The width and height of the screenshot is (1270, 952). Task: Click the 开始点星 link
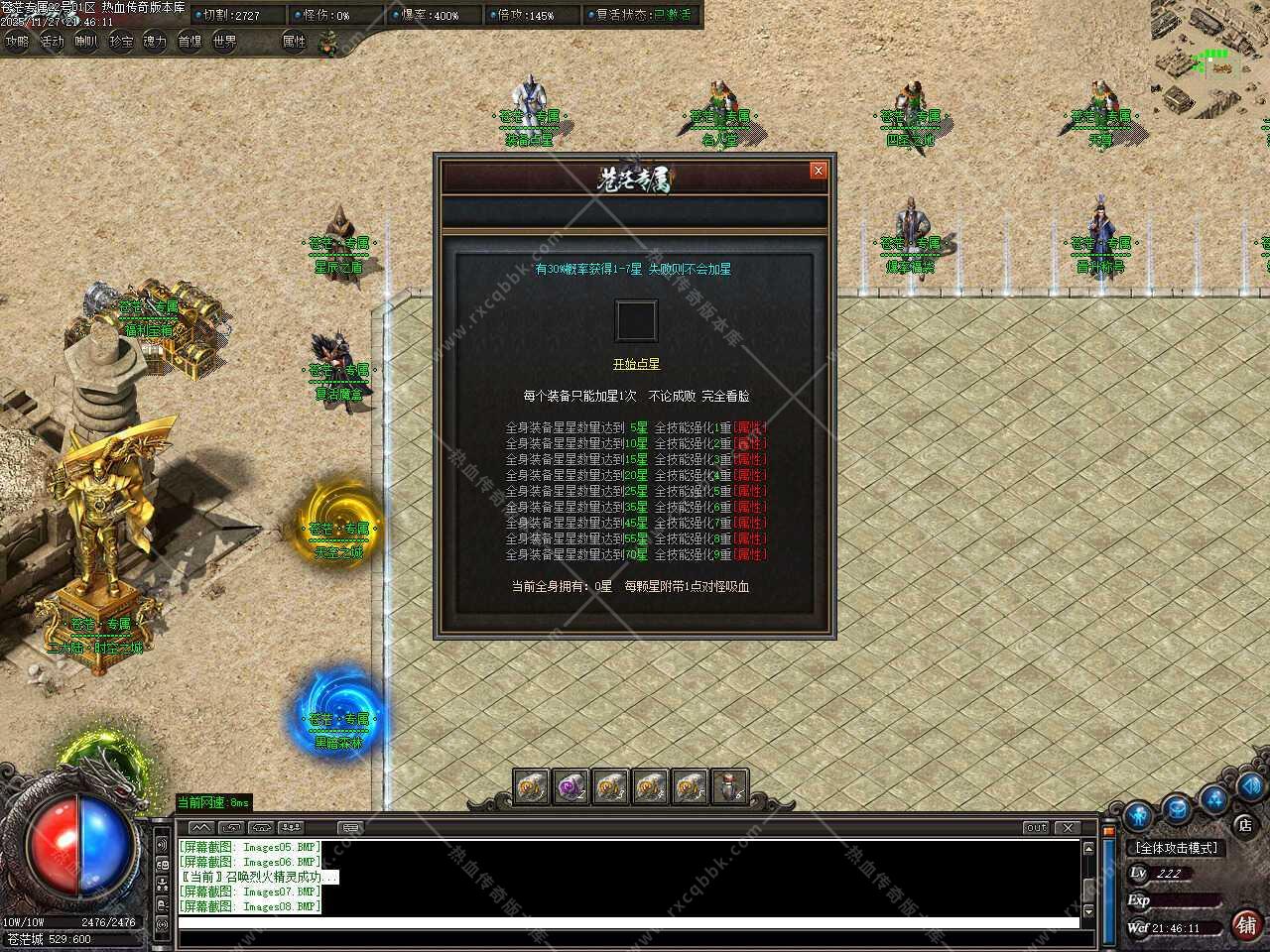click(636, 364)
